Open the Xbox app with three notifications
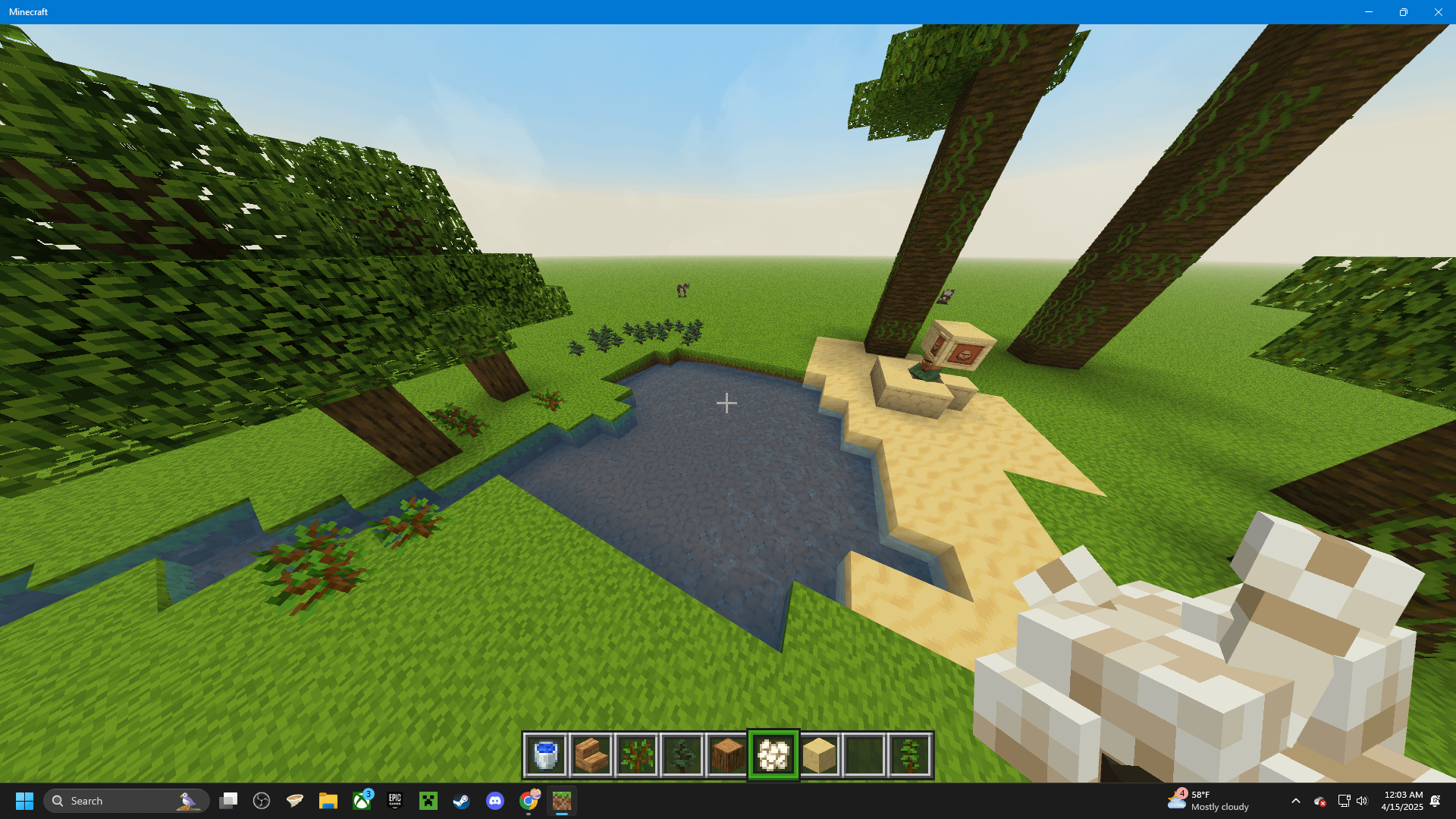This screenshot has width=1456, height=819. [360, 800]
